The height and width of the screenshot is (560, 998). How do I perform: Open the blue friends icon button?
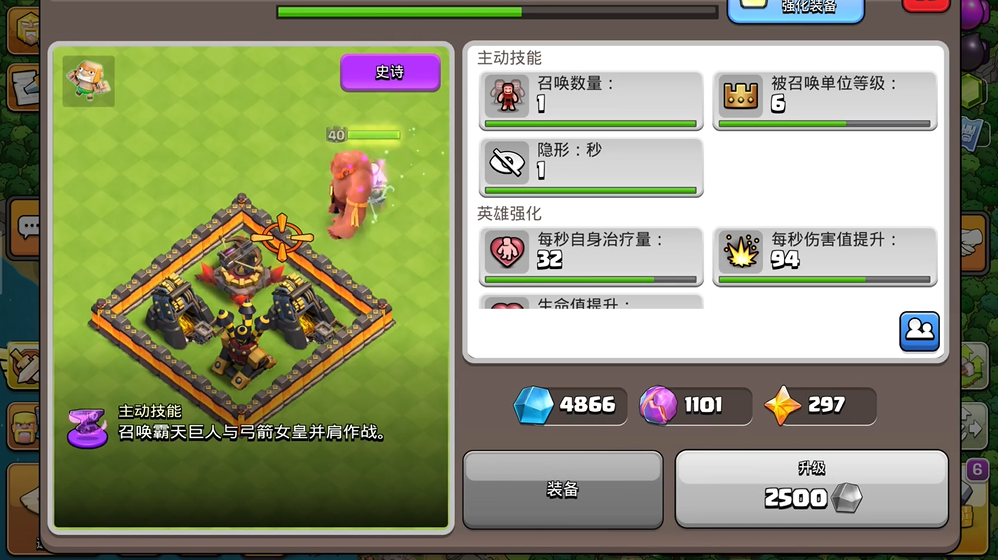919,331
